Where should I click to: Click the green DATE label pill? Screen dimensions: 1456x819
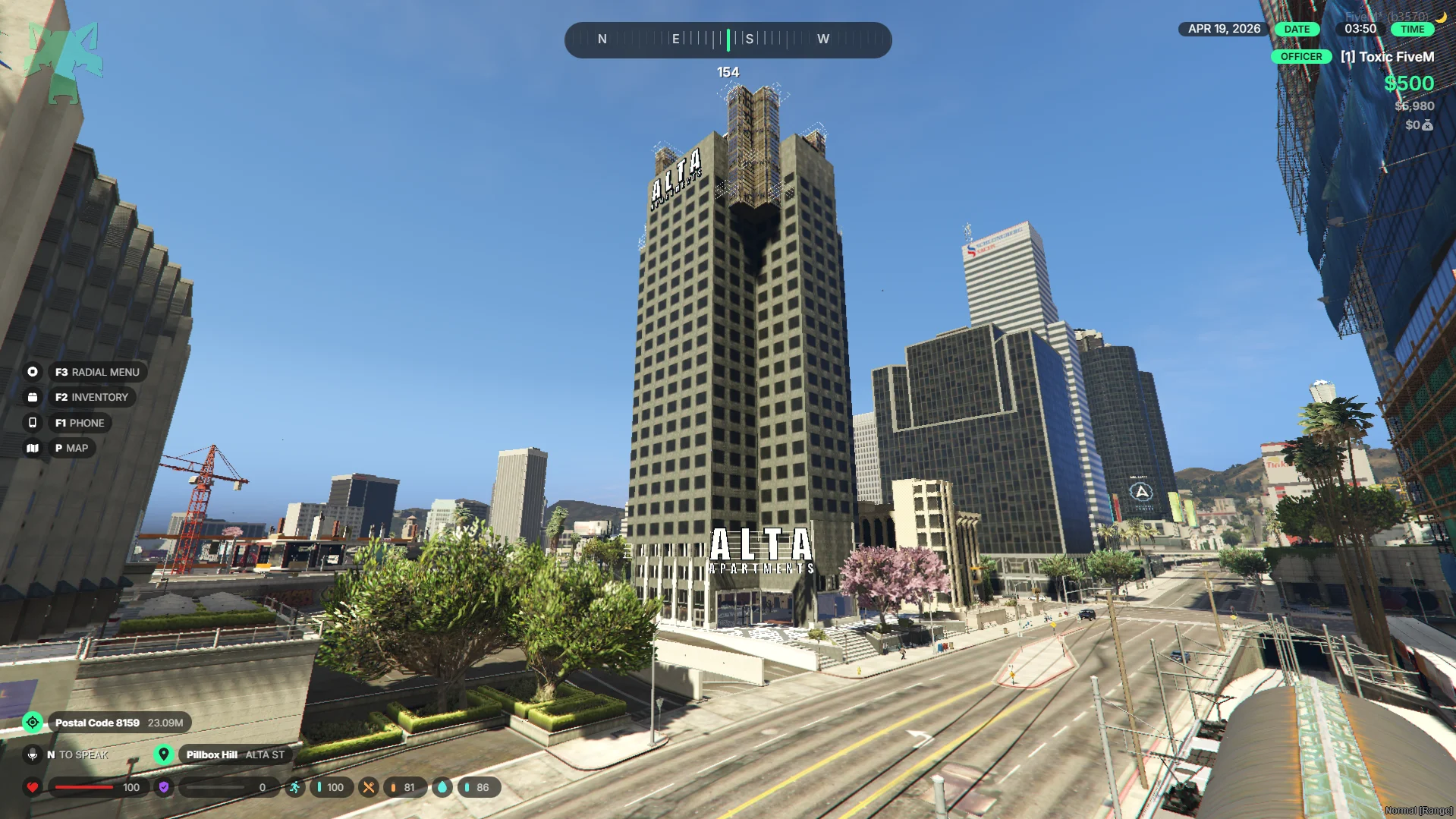click(x=1297, y=29)
